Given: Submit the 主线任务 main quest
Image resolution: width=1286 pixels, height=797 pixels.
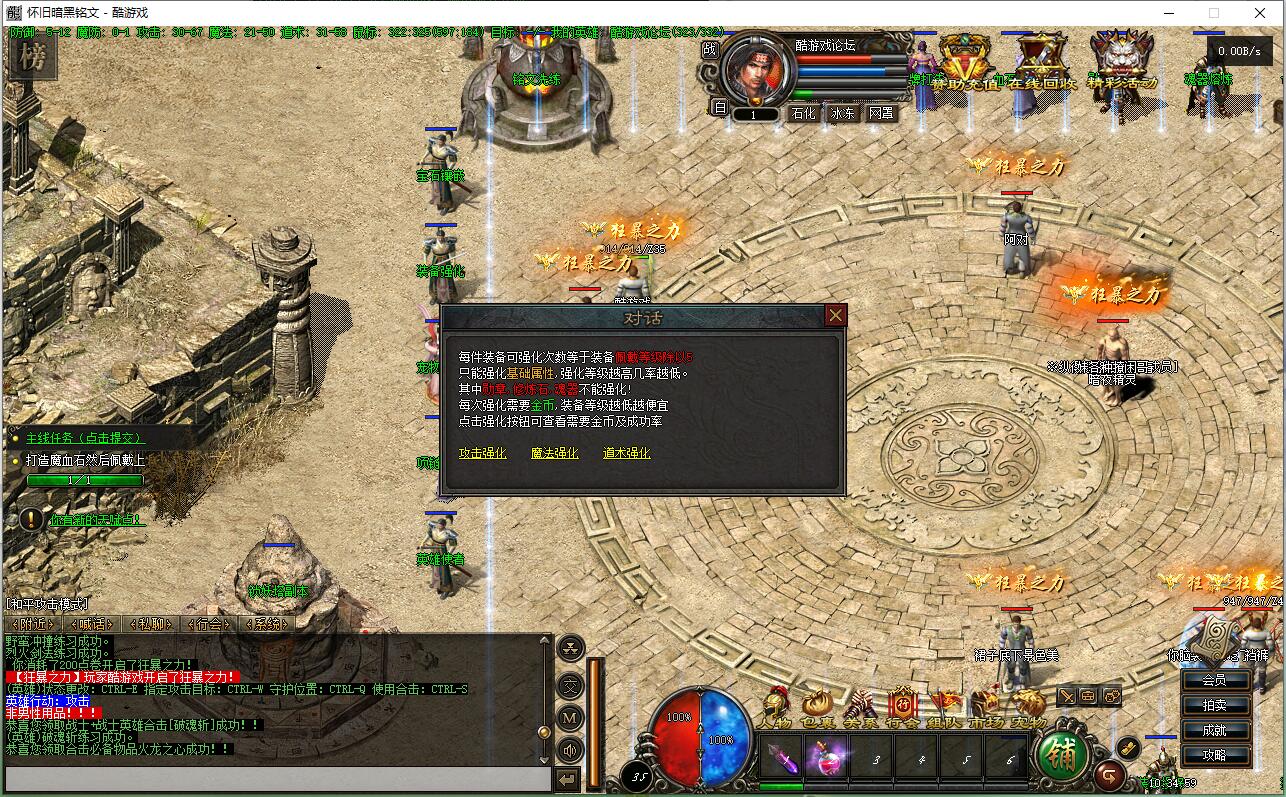Looking at the screenshot, I should pyautogui.click(x=85, y=438).
